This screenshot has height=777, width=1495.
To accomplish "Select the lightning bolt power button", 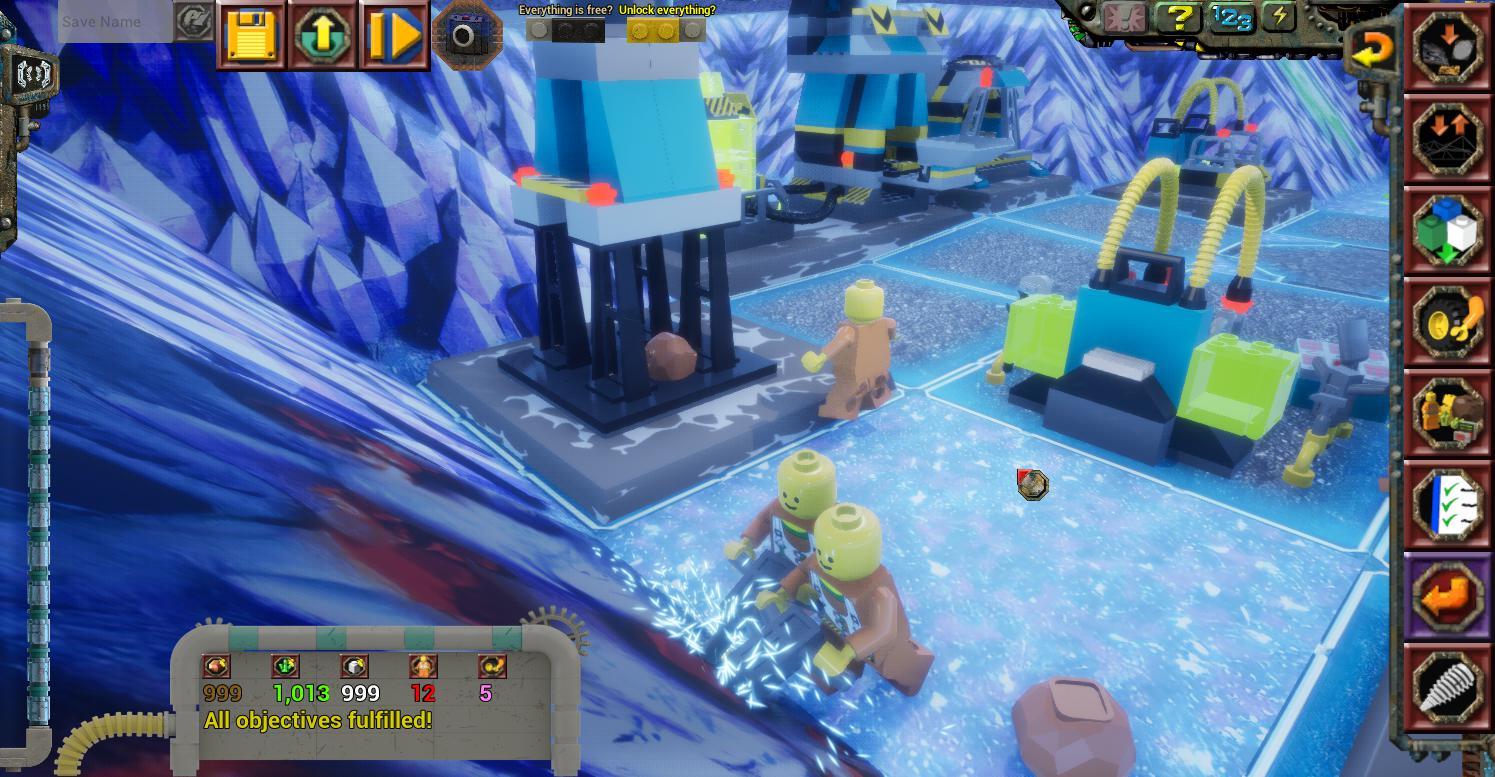I will tap(1278, 17).
